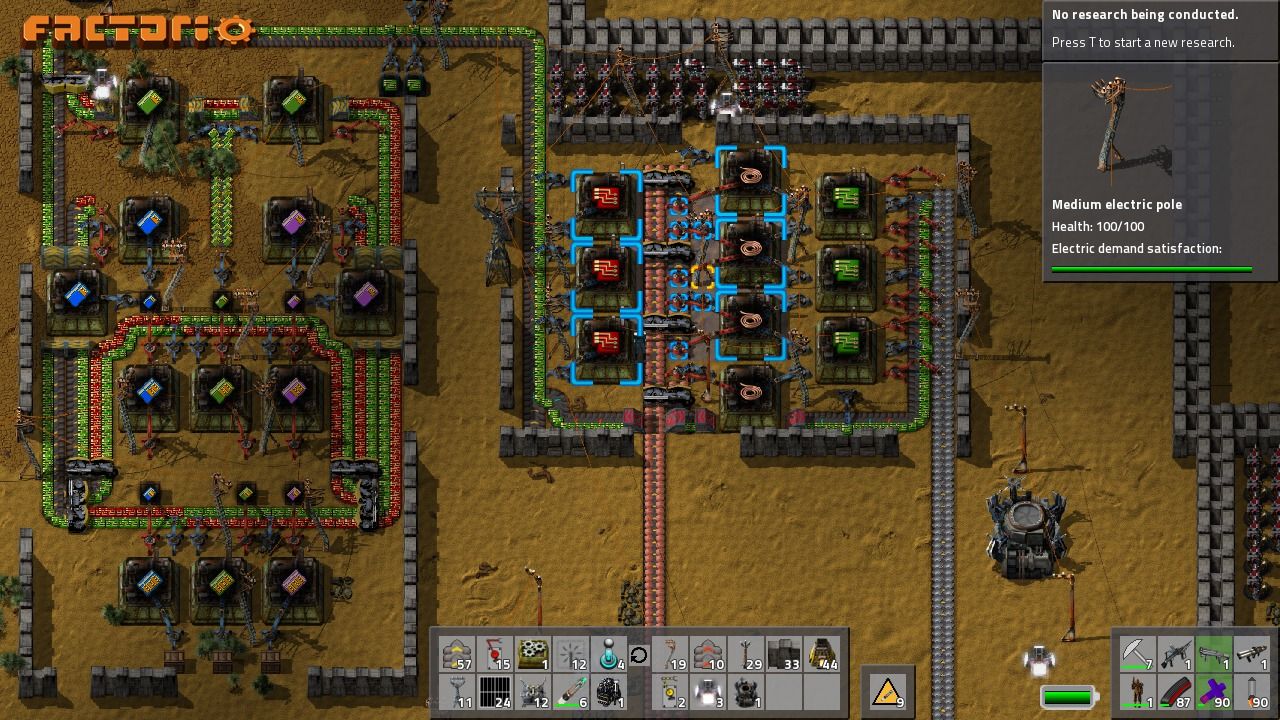
Task: Click the quickbar rotate arrow button
Action: 638,656
